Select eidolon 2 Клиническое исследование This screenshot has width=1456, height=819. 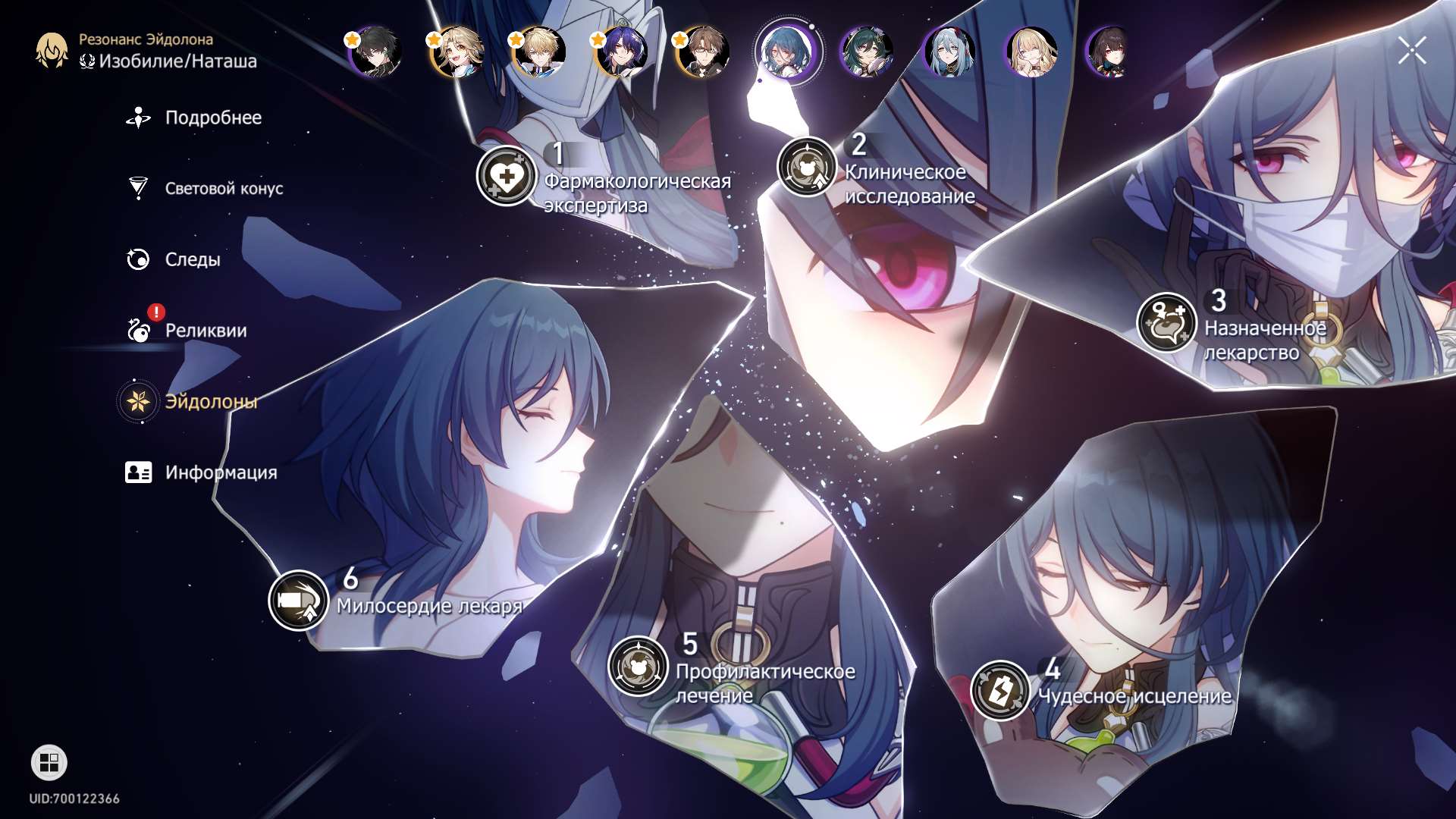tap(807, 168)
